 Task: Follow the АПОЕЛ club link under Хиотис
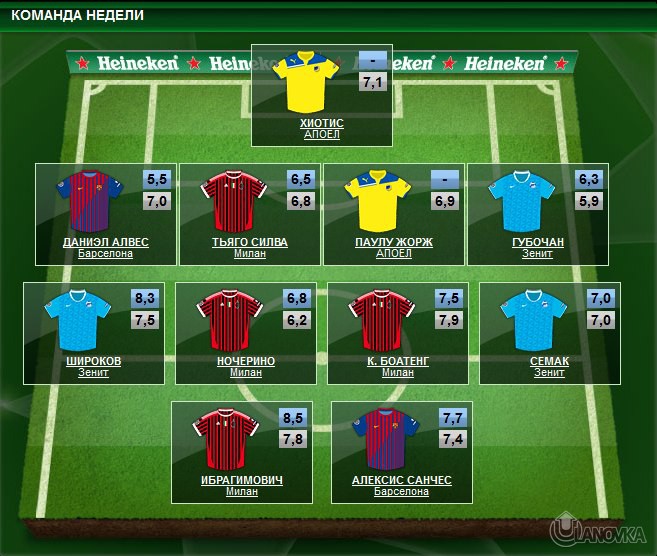click(321, 134)
